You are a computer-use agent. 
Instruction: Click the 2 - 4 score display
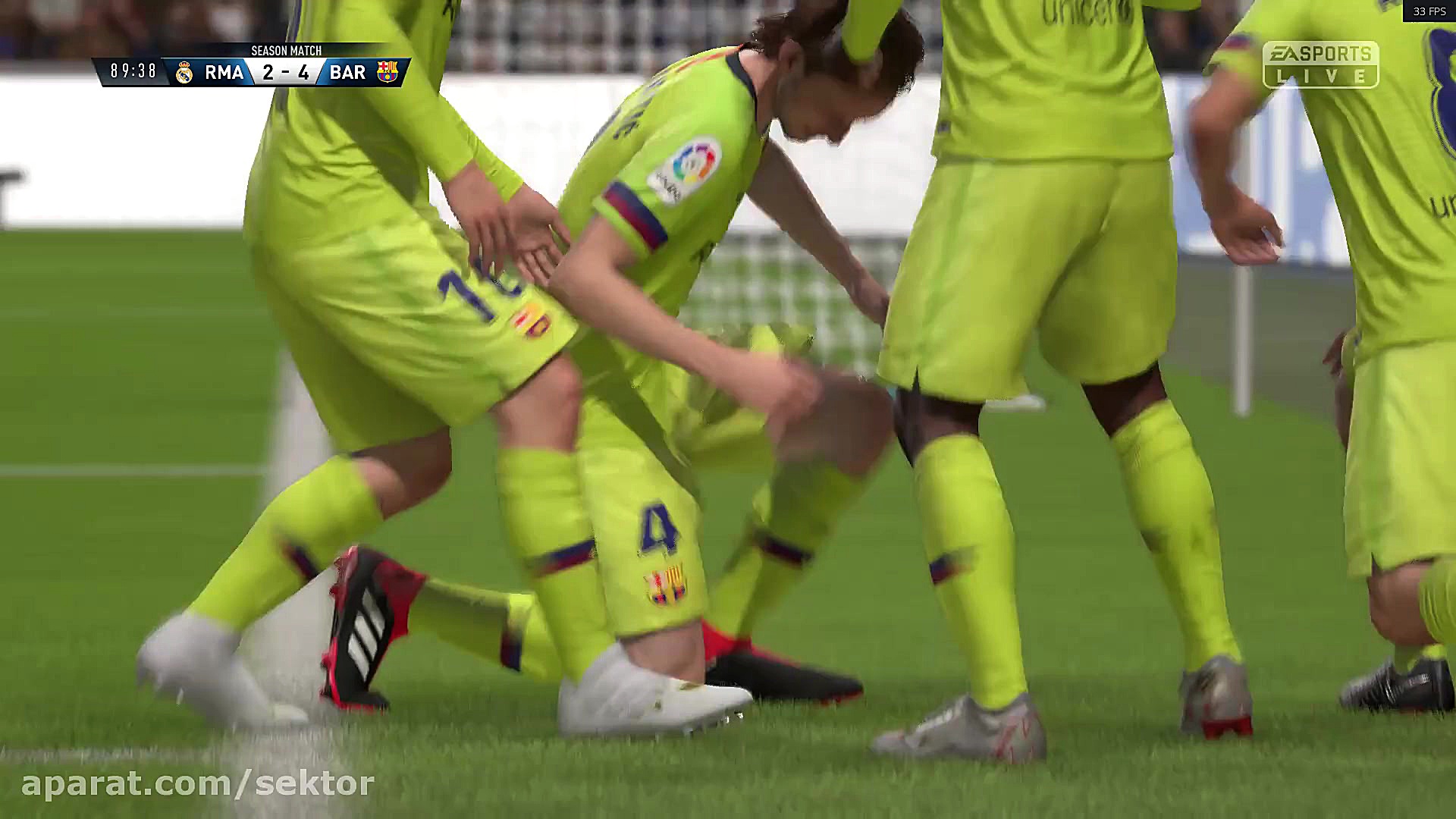point(287,73)
